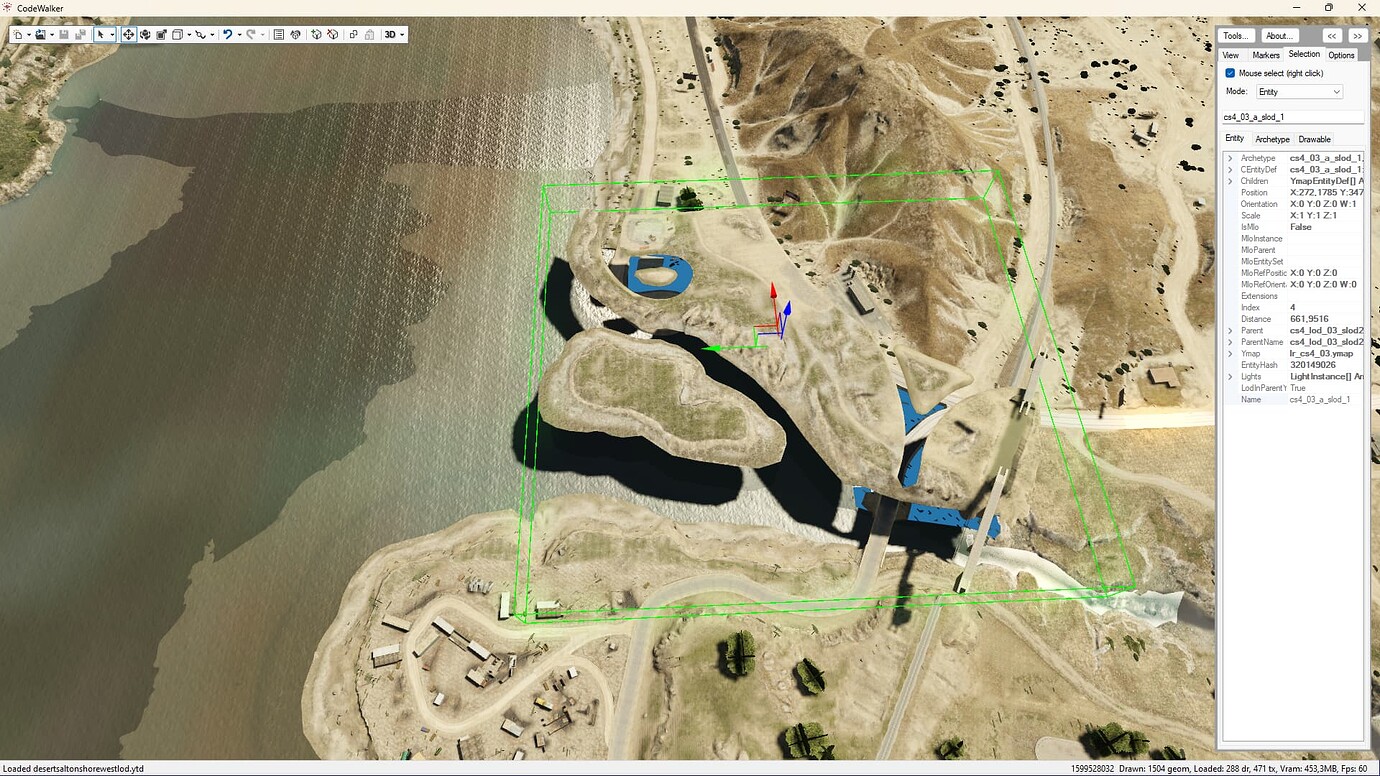Screen dimensions: 1380x776
Task: Click the world render settings globe icon
Action: pos(295,34)
